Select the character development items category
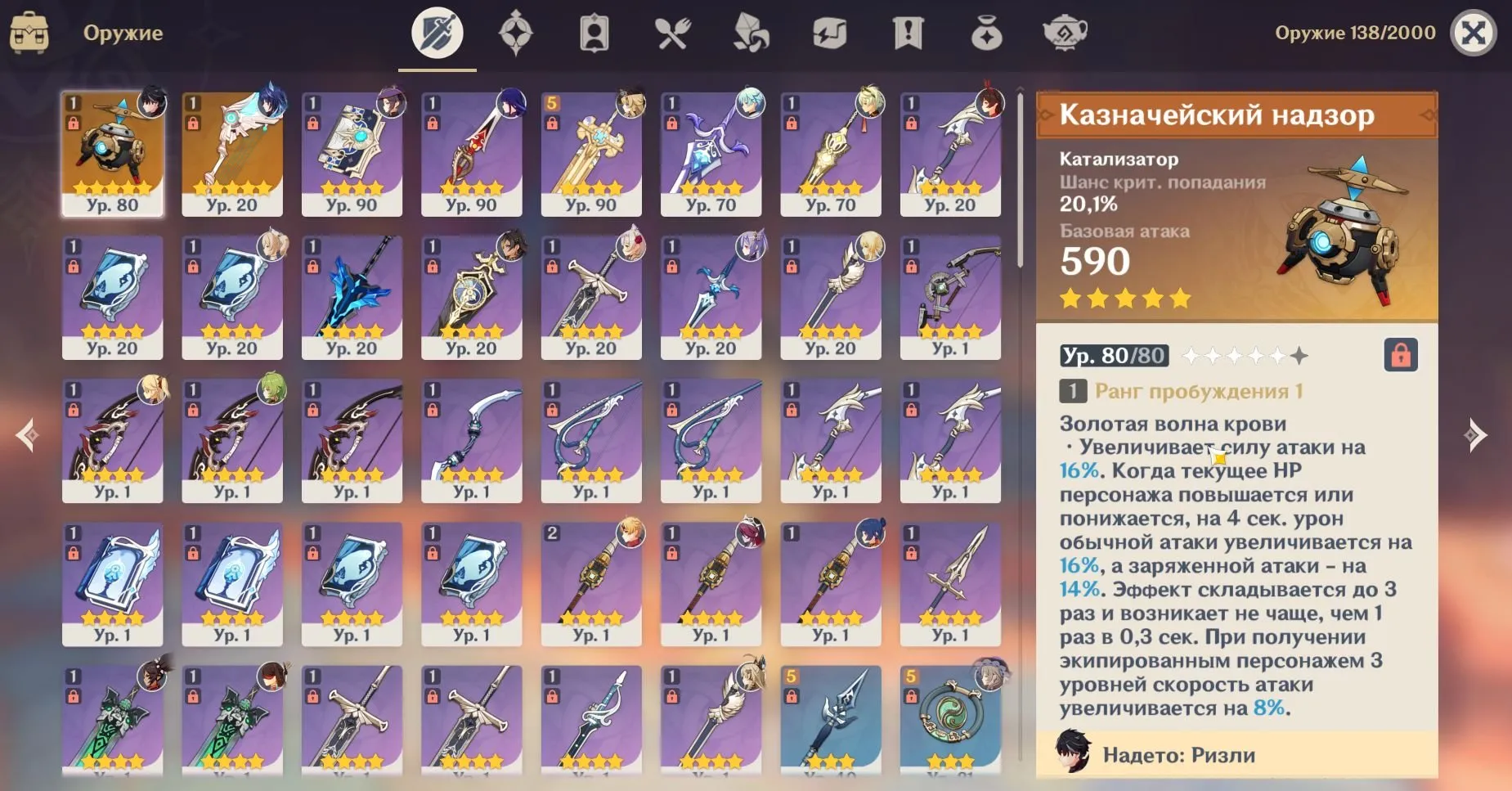This screenshot has height=791, width=1512. [x=595, y=34]
